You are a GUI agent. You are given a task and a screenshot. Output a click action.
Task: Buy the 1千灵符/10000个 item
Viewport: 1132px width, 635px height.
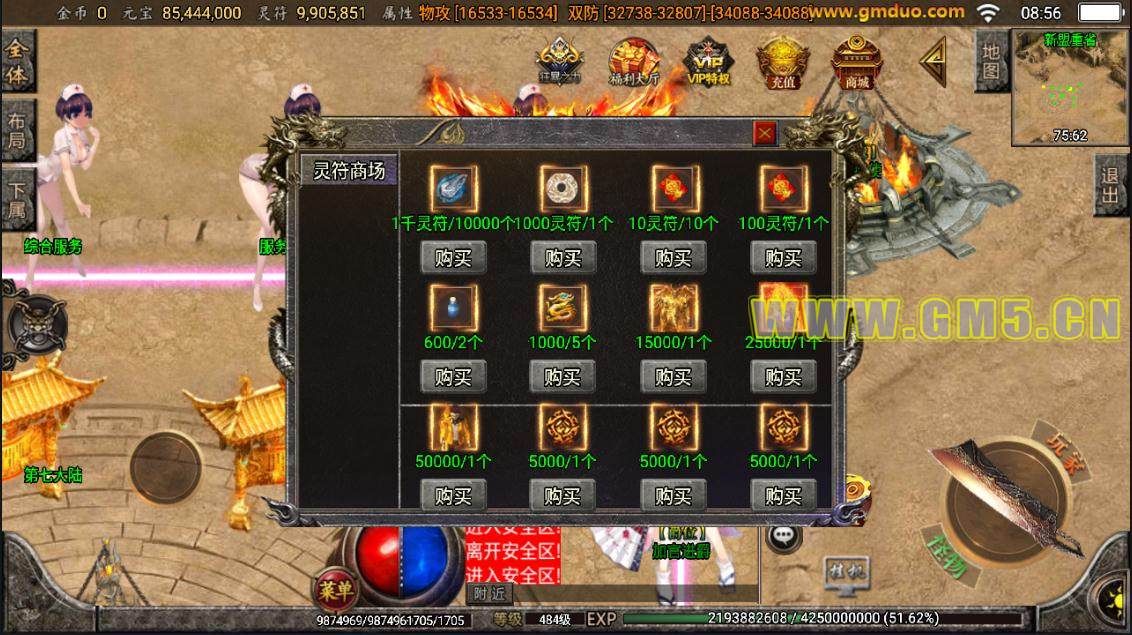coord(453,258)
